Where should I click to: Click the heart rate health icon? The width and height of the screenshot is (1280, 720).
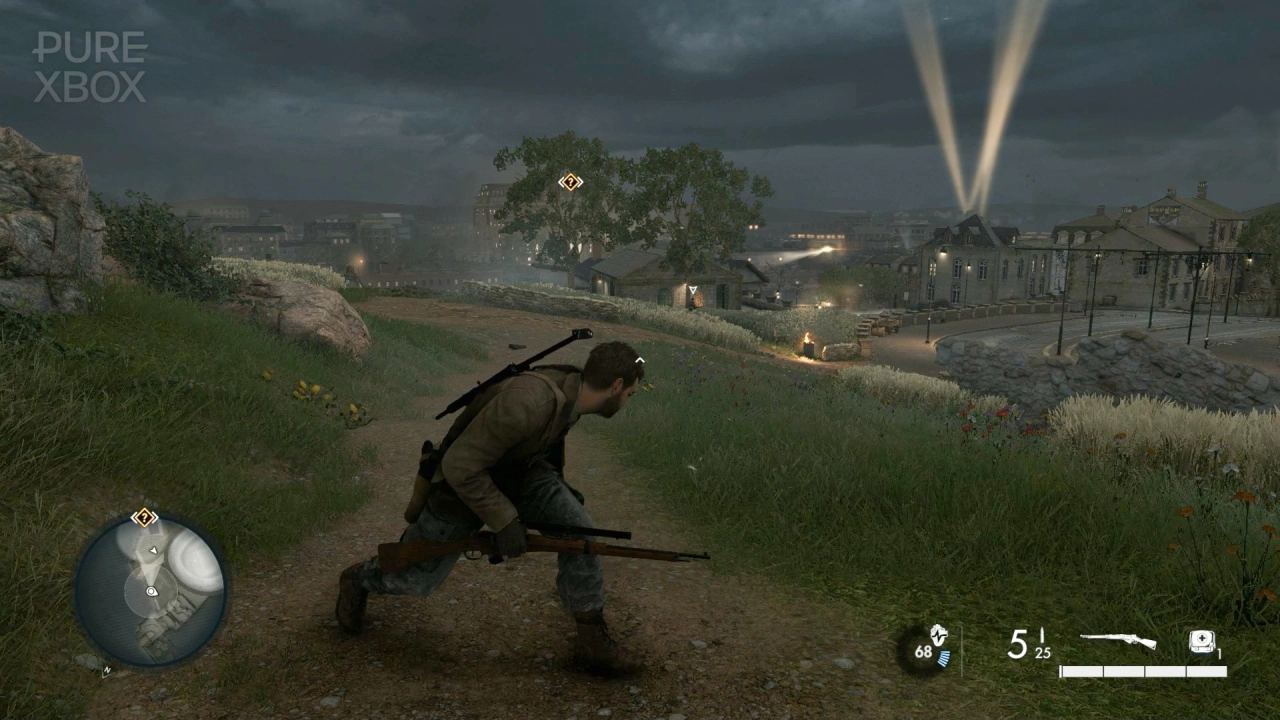(x=937, y=637)
